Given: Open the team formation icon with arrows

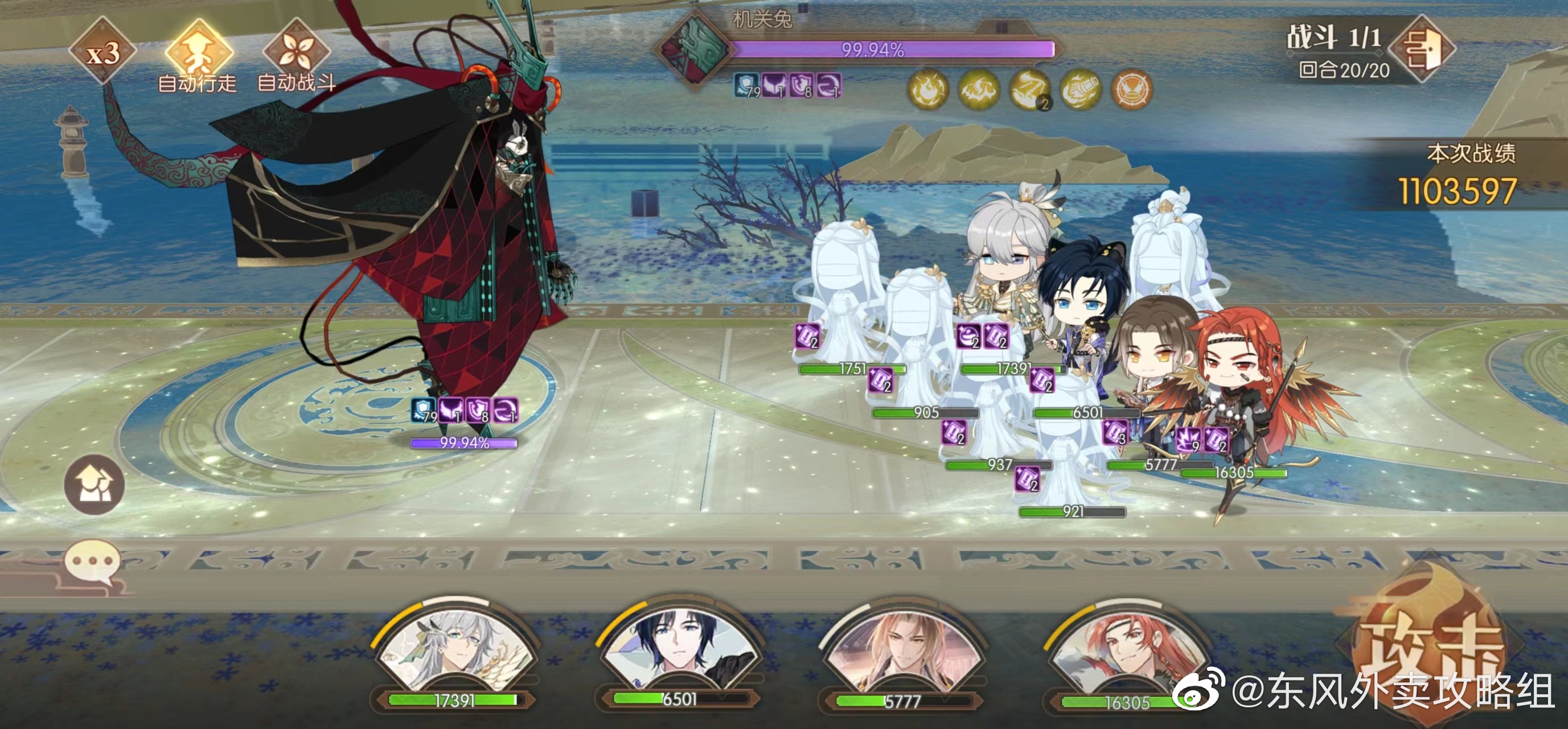Looking at the screenshot, I should pyautogui.click(x=95, y=485).
